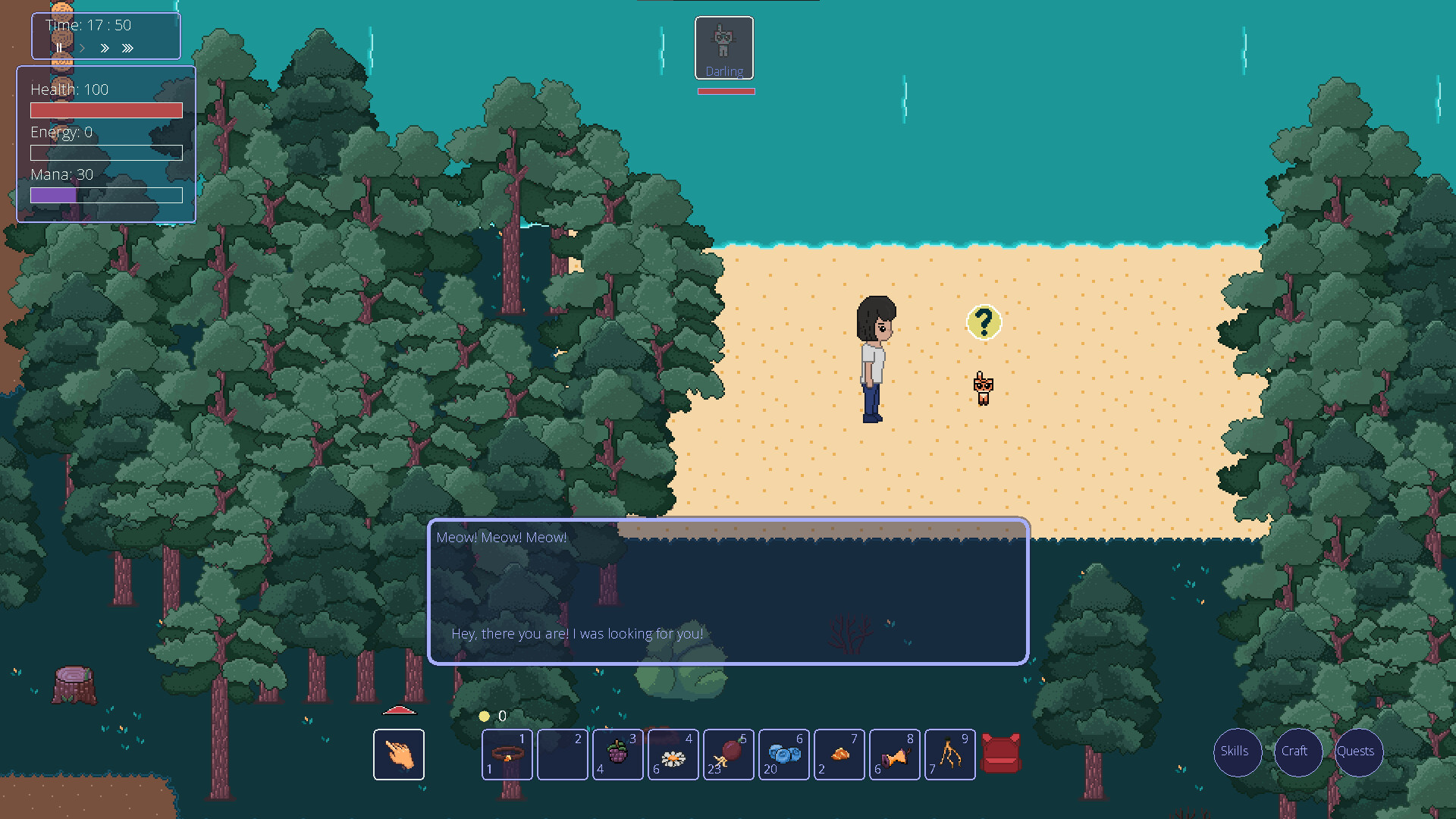The width and height of the screenshot is (1456, 819).
Task: Enable double-speed time with the fast-forward arrows
Action: click(105, 48)
